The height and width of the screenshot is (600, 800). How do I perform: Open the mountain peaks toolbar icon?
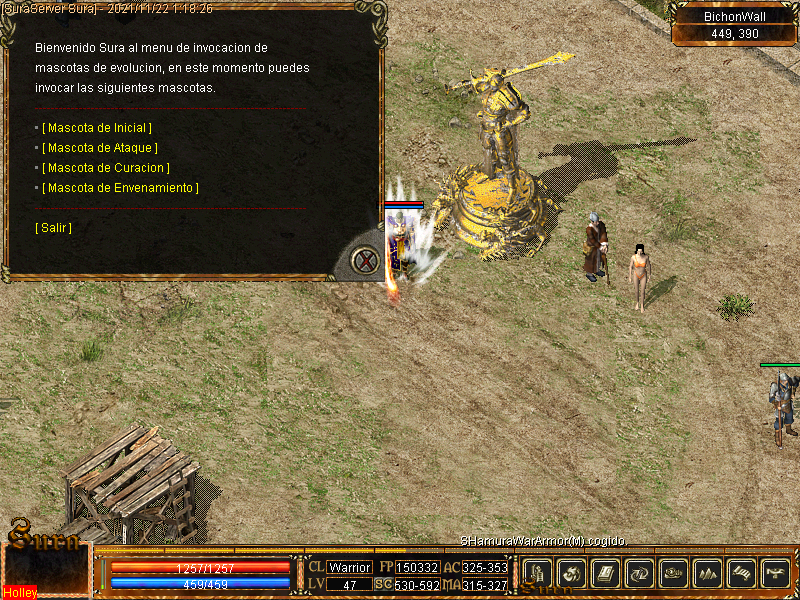tap(708, 573)
